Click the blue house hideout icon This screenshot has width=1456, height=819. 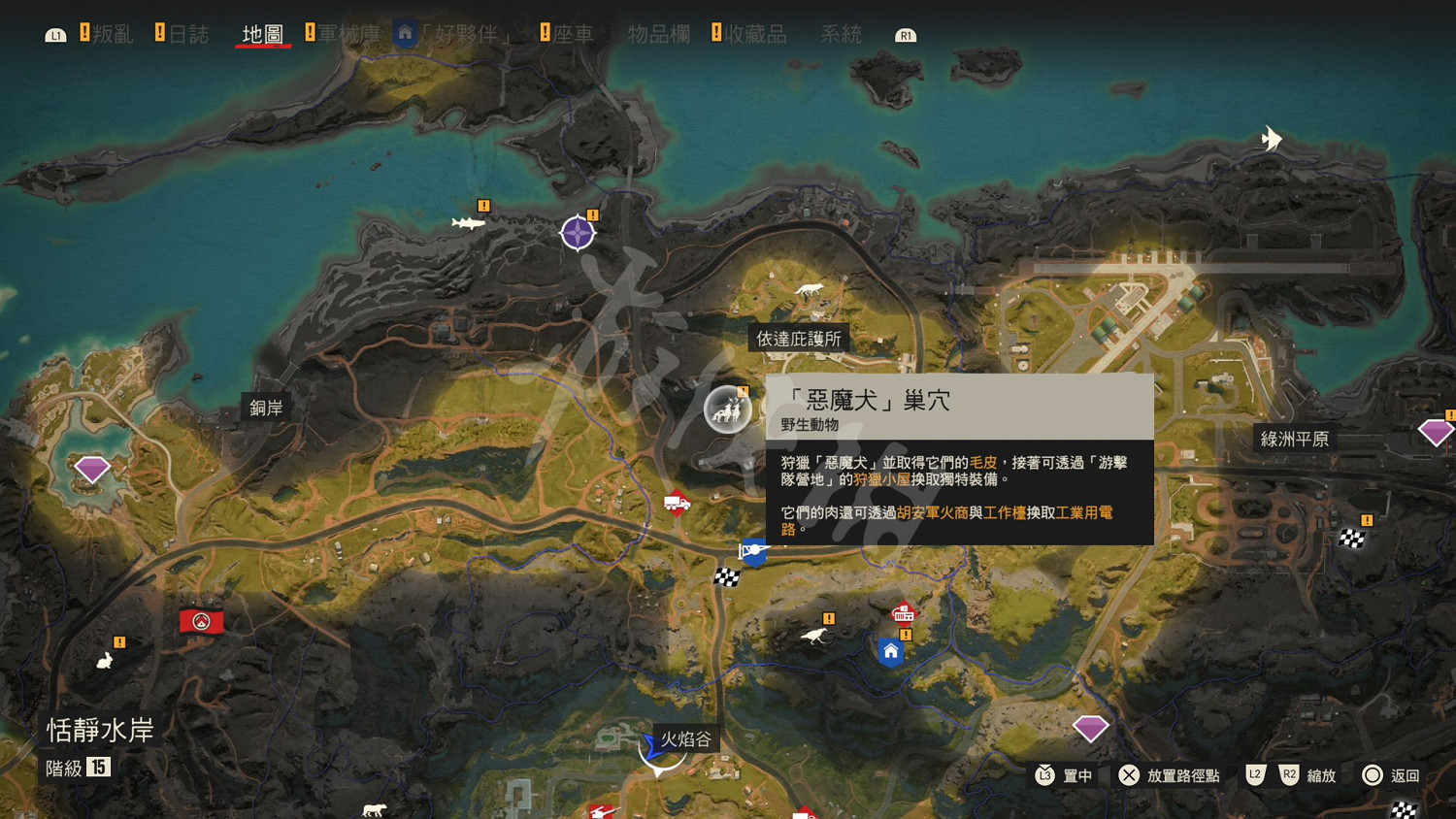tap(889, 652)
